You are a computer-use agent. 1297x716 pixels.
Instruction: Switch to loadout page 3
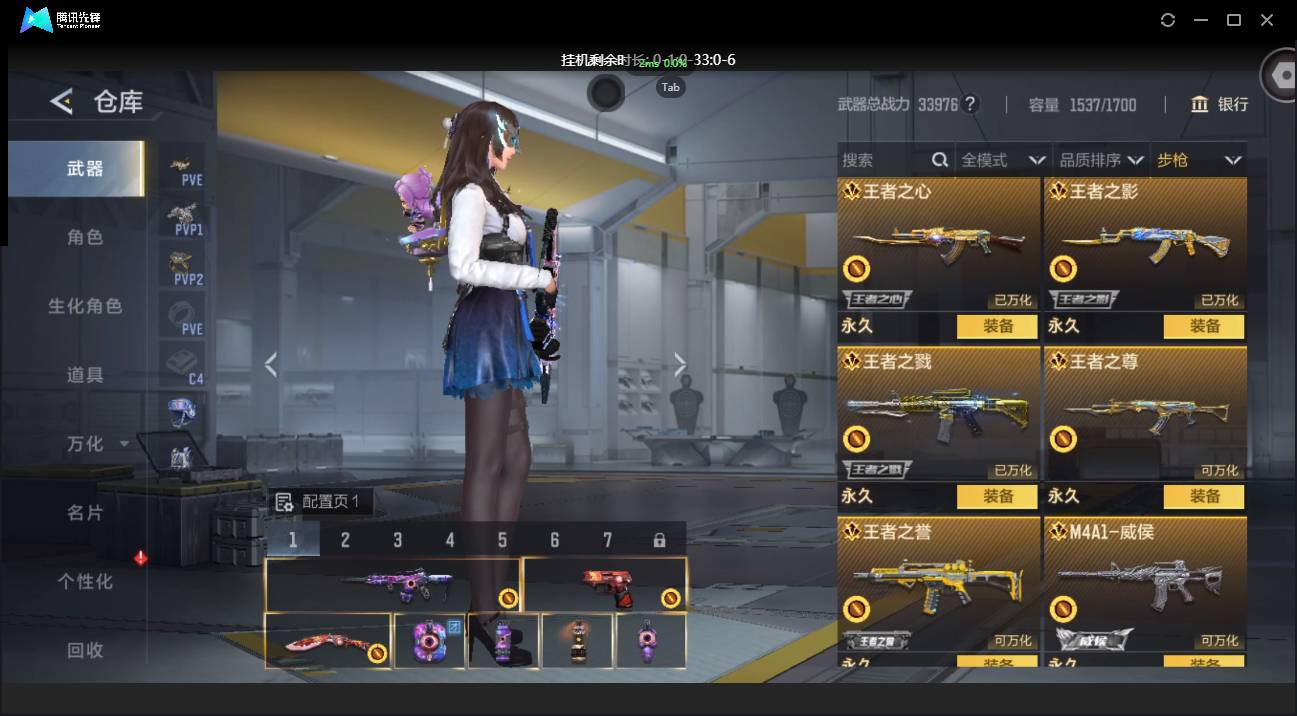[x=397, y=540]
